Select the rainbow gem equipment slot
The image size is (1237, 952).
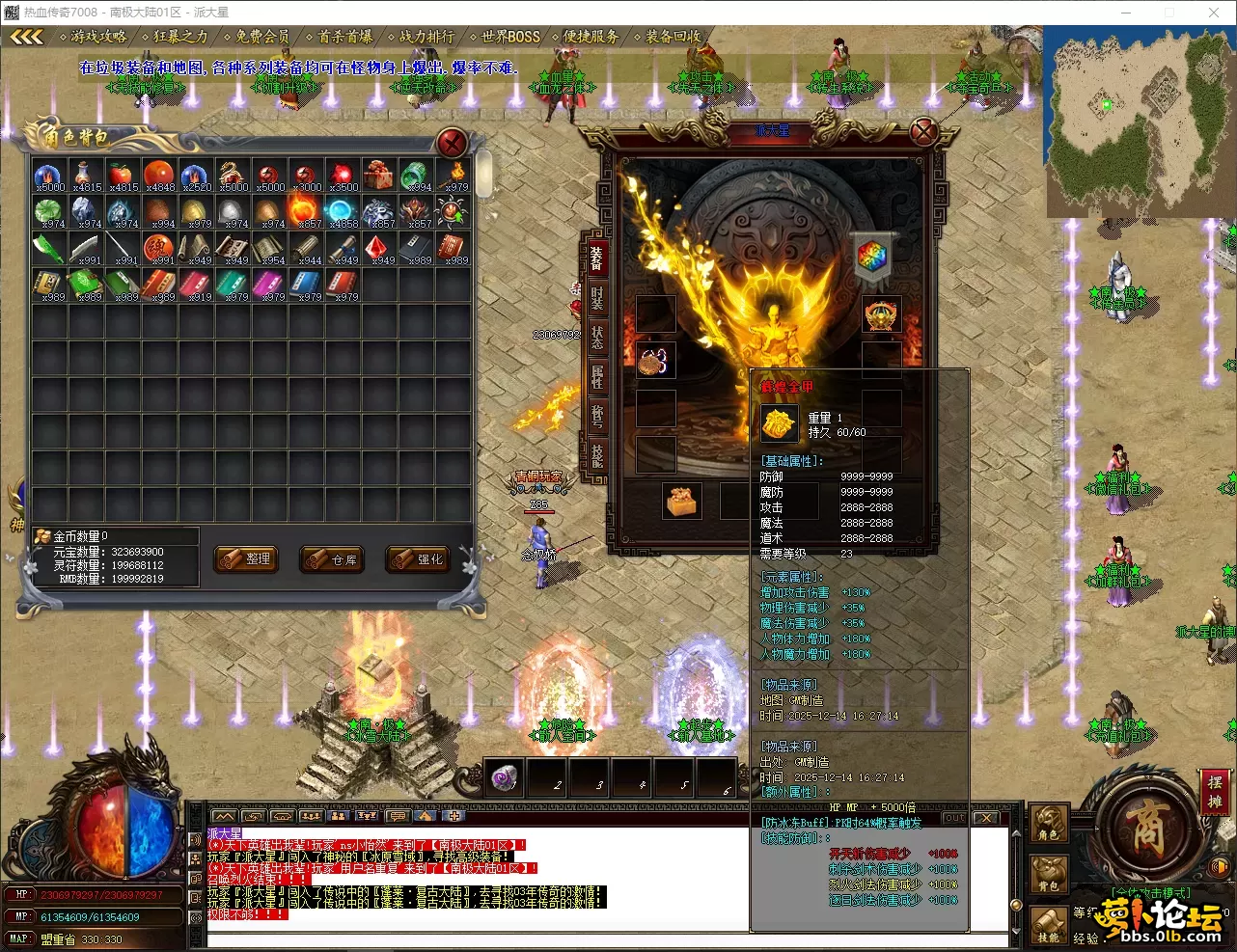(x=872, y=256)
